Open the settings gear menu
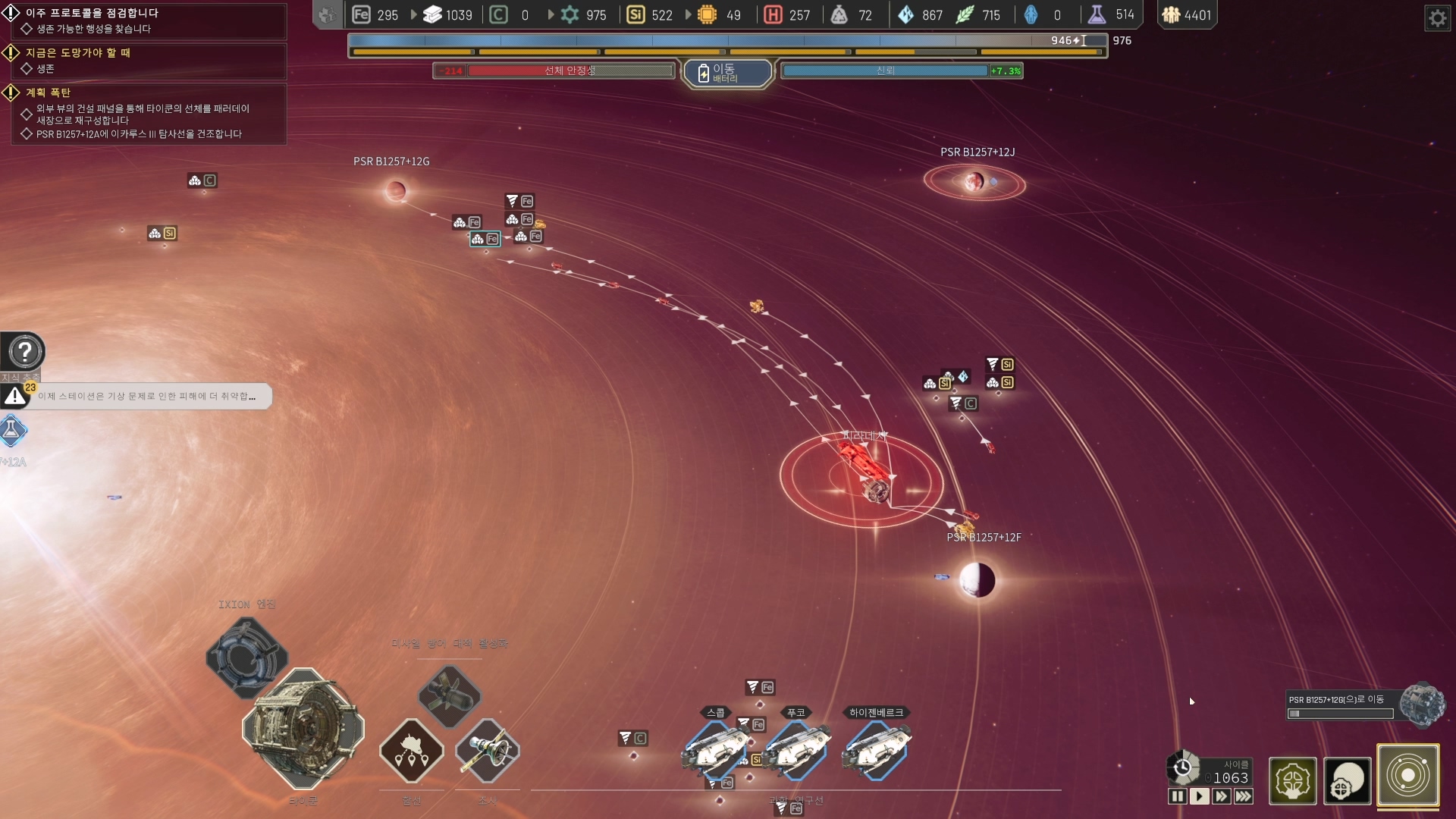The width and height of the screenshot is (1456, 819). click(x=1437, y=17)
